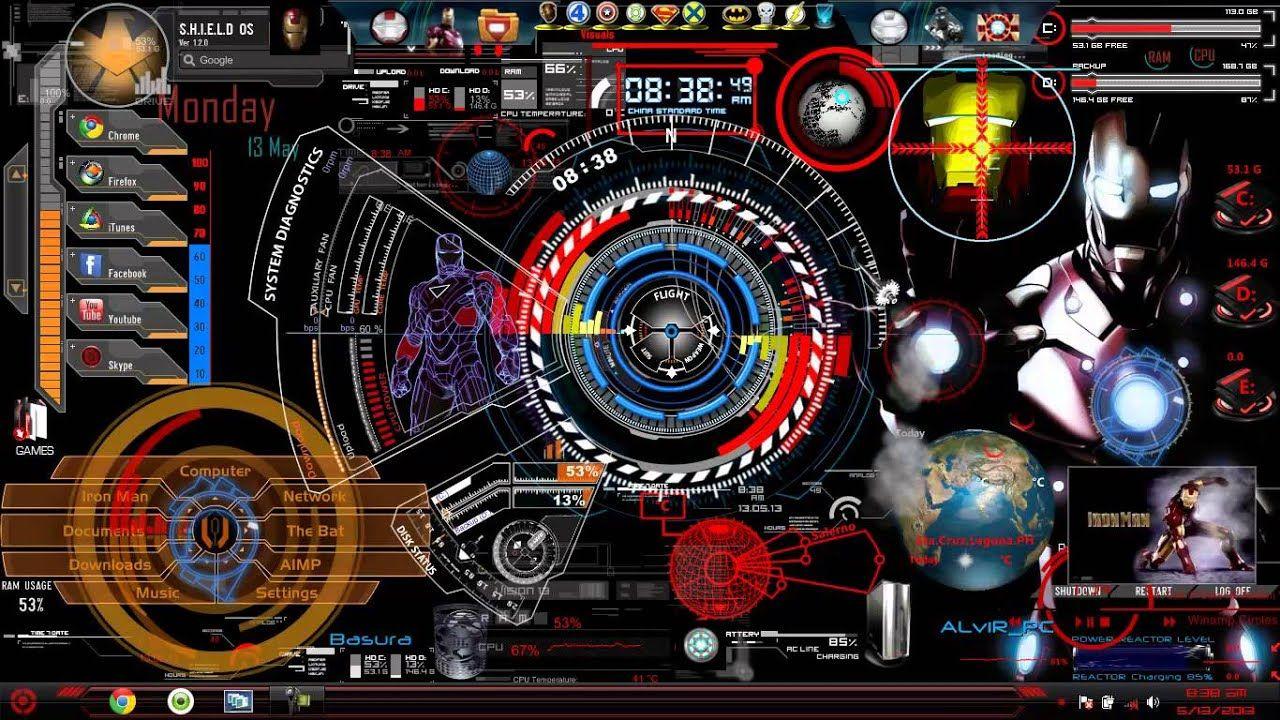
Task: Open the Superman shortcut from the top dock
Action: click(x=665, y=14)
